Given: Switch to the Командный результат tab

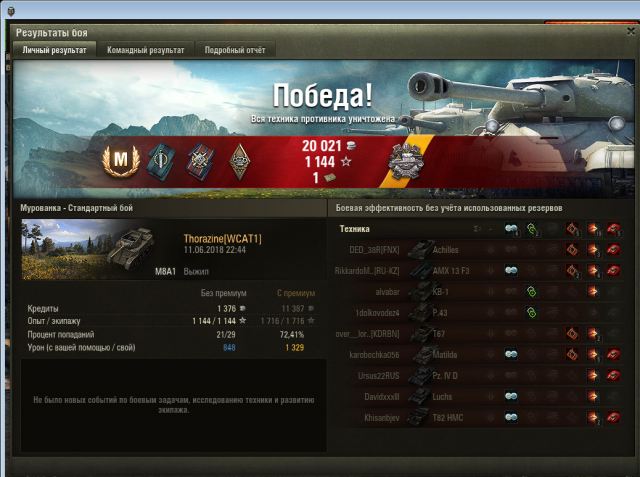Looking at the screenshot, I should 145,49.
